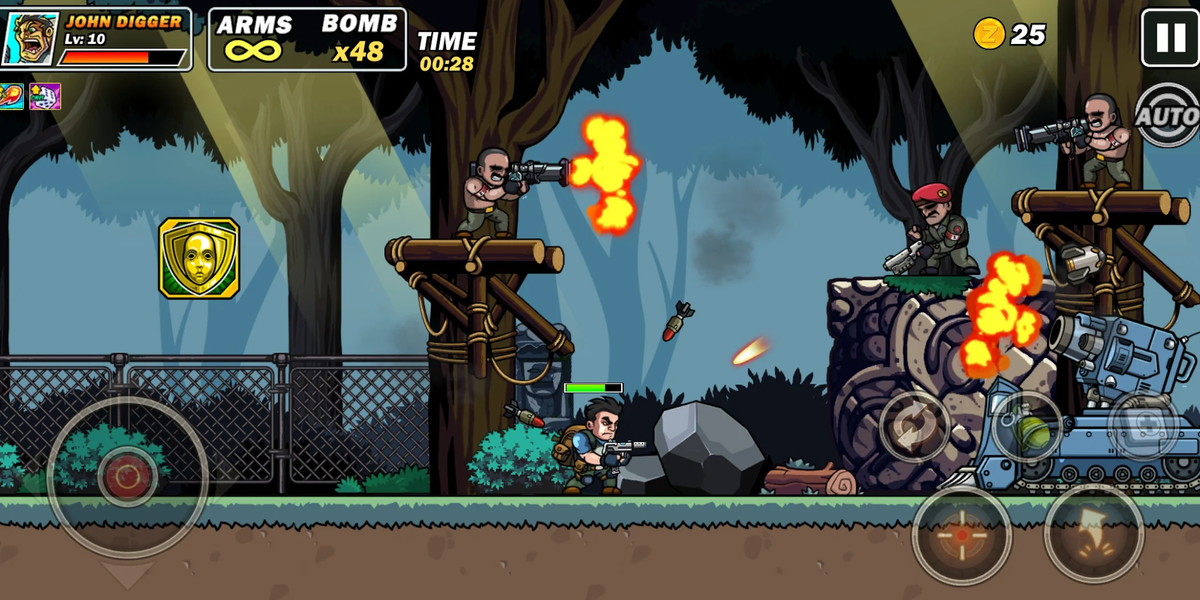Image resolution: width=1200 pixels, height=600 pixels.
Task: Tap the crosshair shoot button
Action: pyautogui.click(x=961, y=535)
